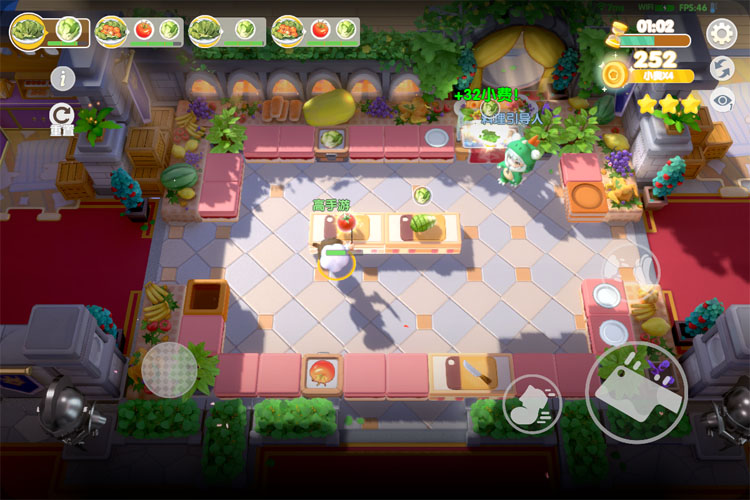This screenshot has width=750, height=500.
Task: Touch the virtual movement joystick
Action: 169,370
